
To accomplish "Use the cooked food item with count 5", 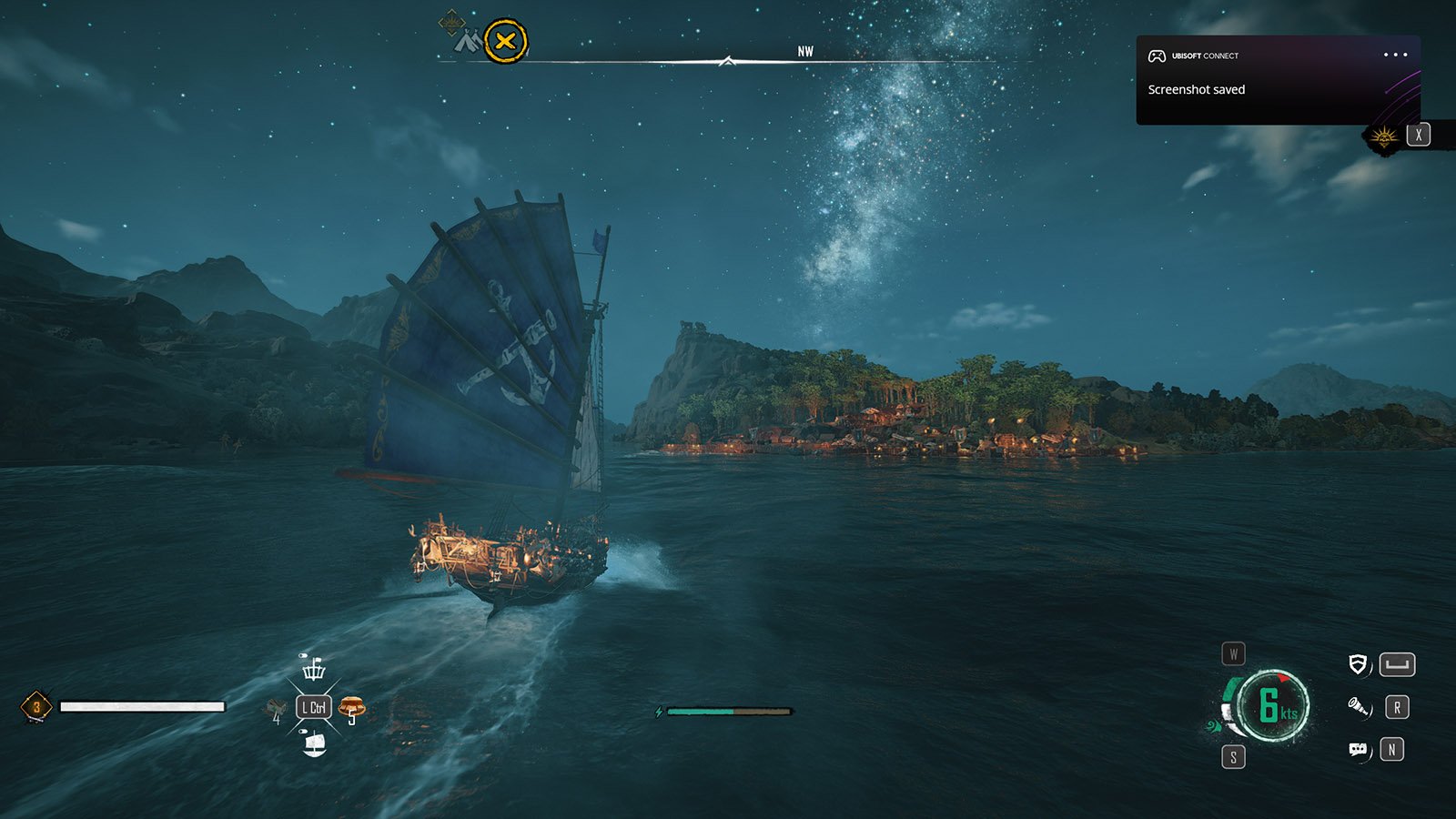I will 351,706.
